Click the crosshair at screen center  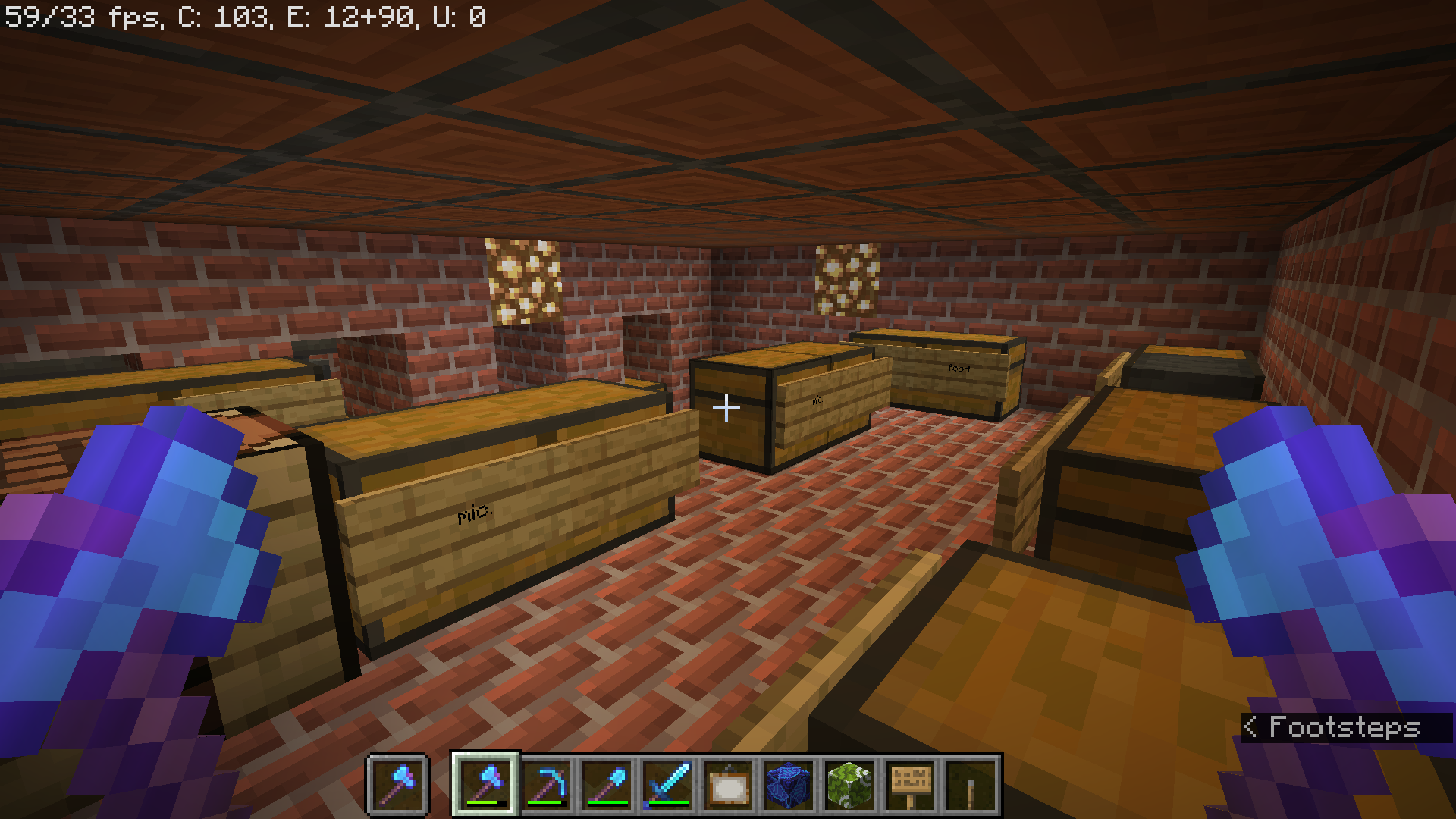coord(726,408)
